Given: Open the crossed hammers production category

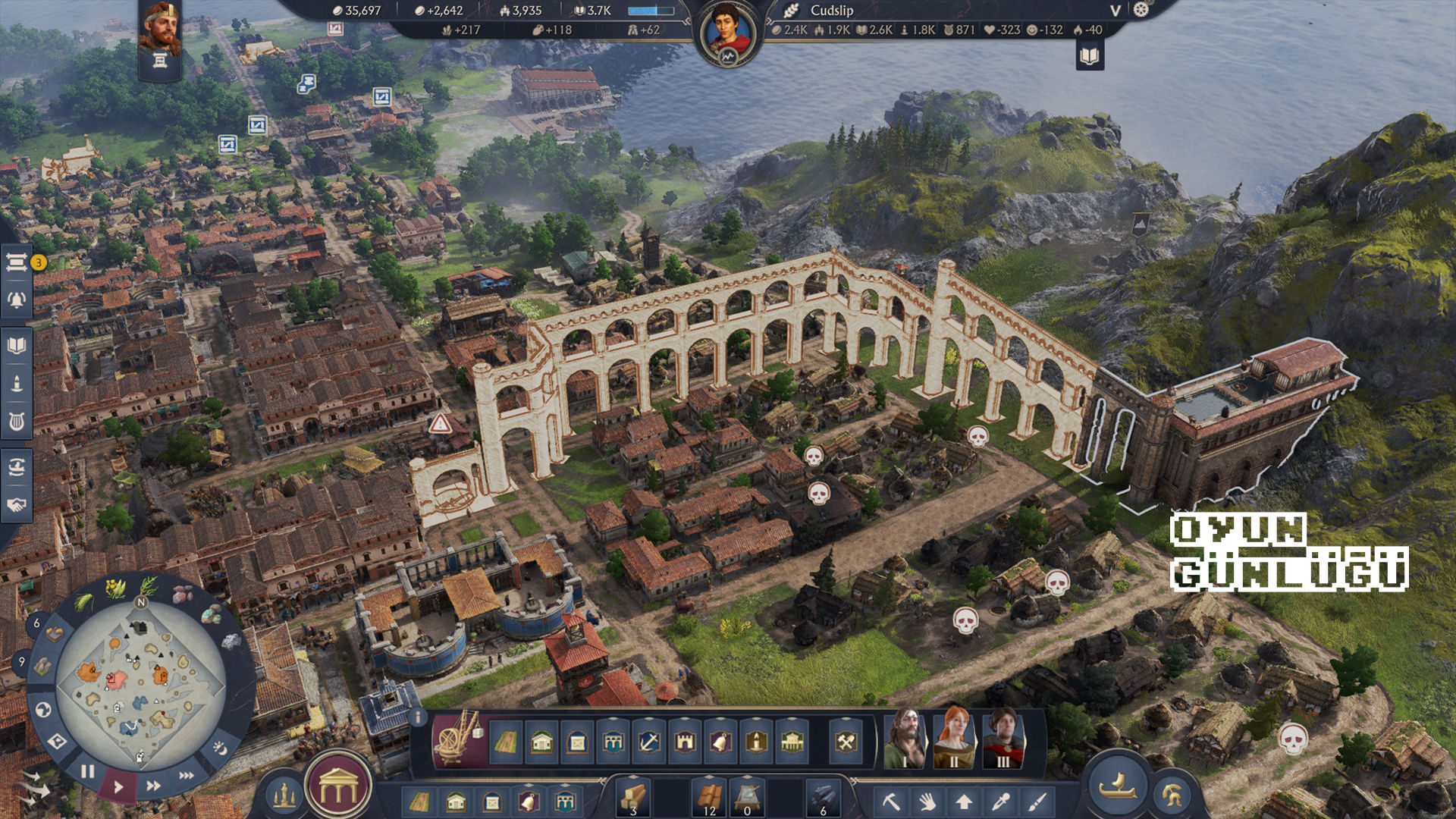Looking at the screenshot, I should pos(846,741).
